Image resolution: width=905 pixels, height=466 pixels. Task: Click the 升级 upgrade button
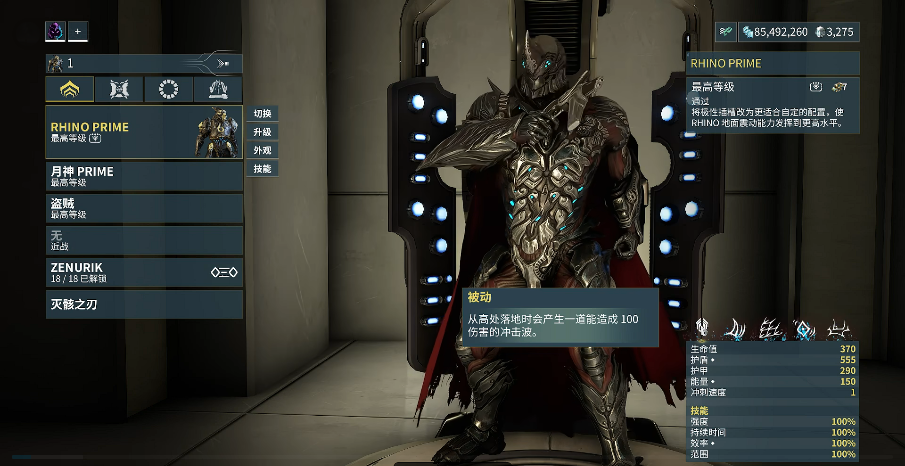tap(262, 132)
